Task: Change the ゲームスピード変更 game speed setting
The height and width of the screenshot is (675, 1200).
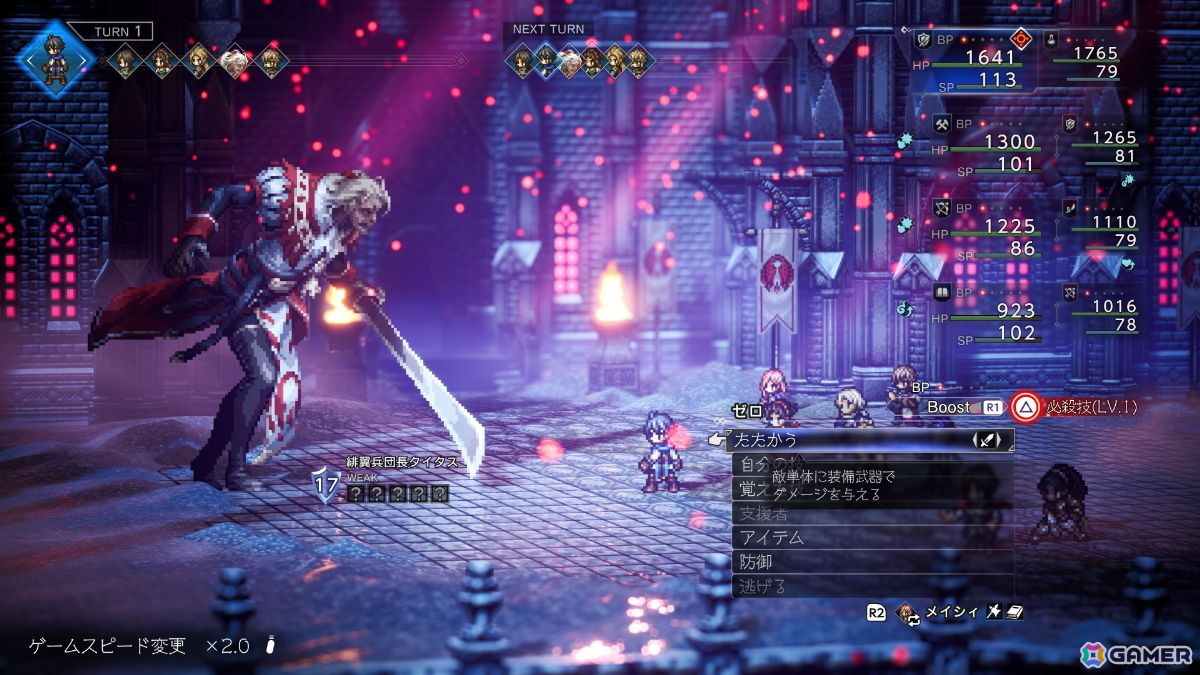Action: 140,646
